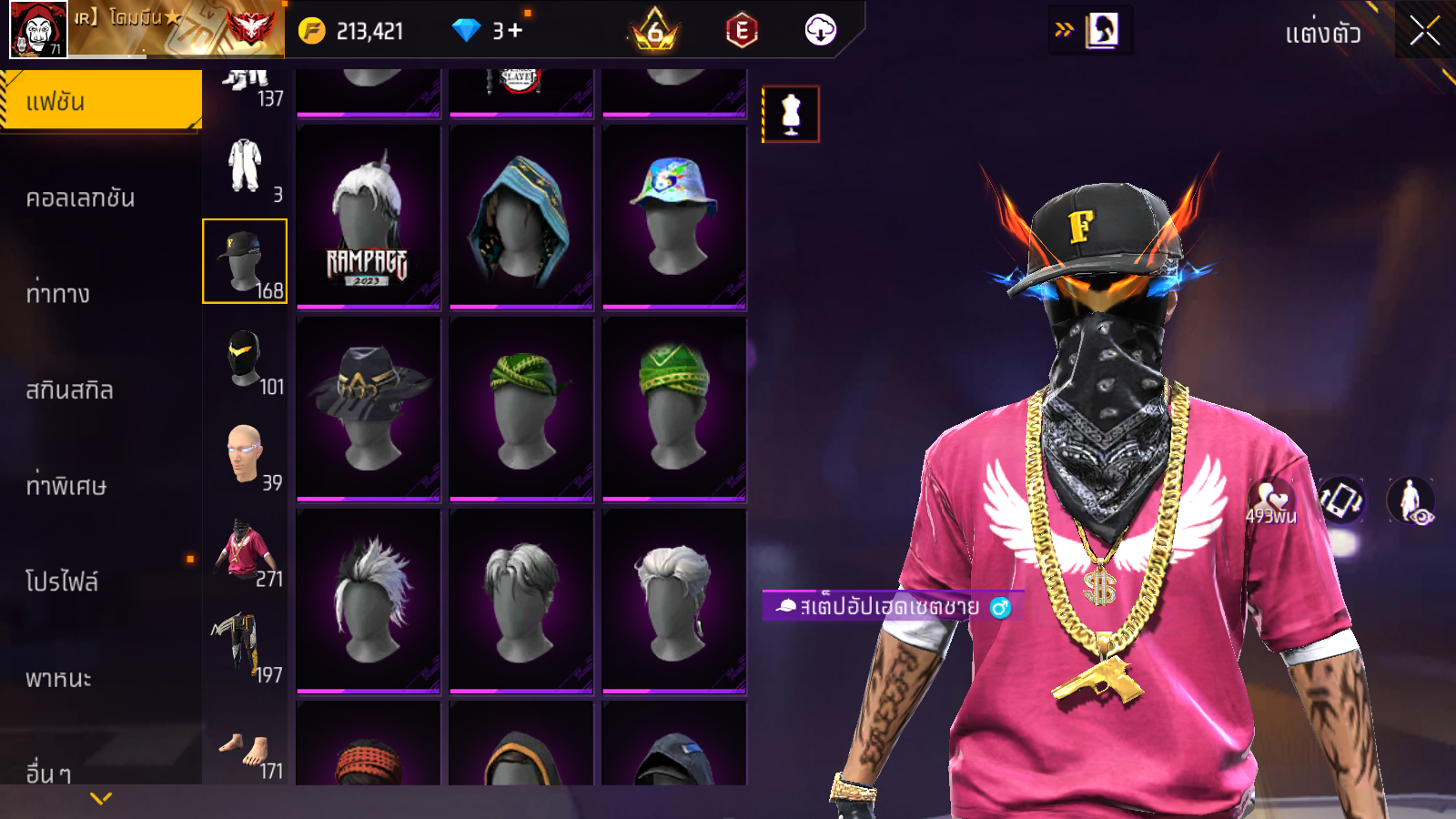Select the face mask category with 101 items
This screenshot has width=1456, height=819.
pos(245,361)
